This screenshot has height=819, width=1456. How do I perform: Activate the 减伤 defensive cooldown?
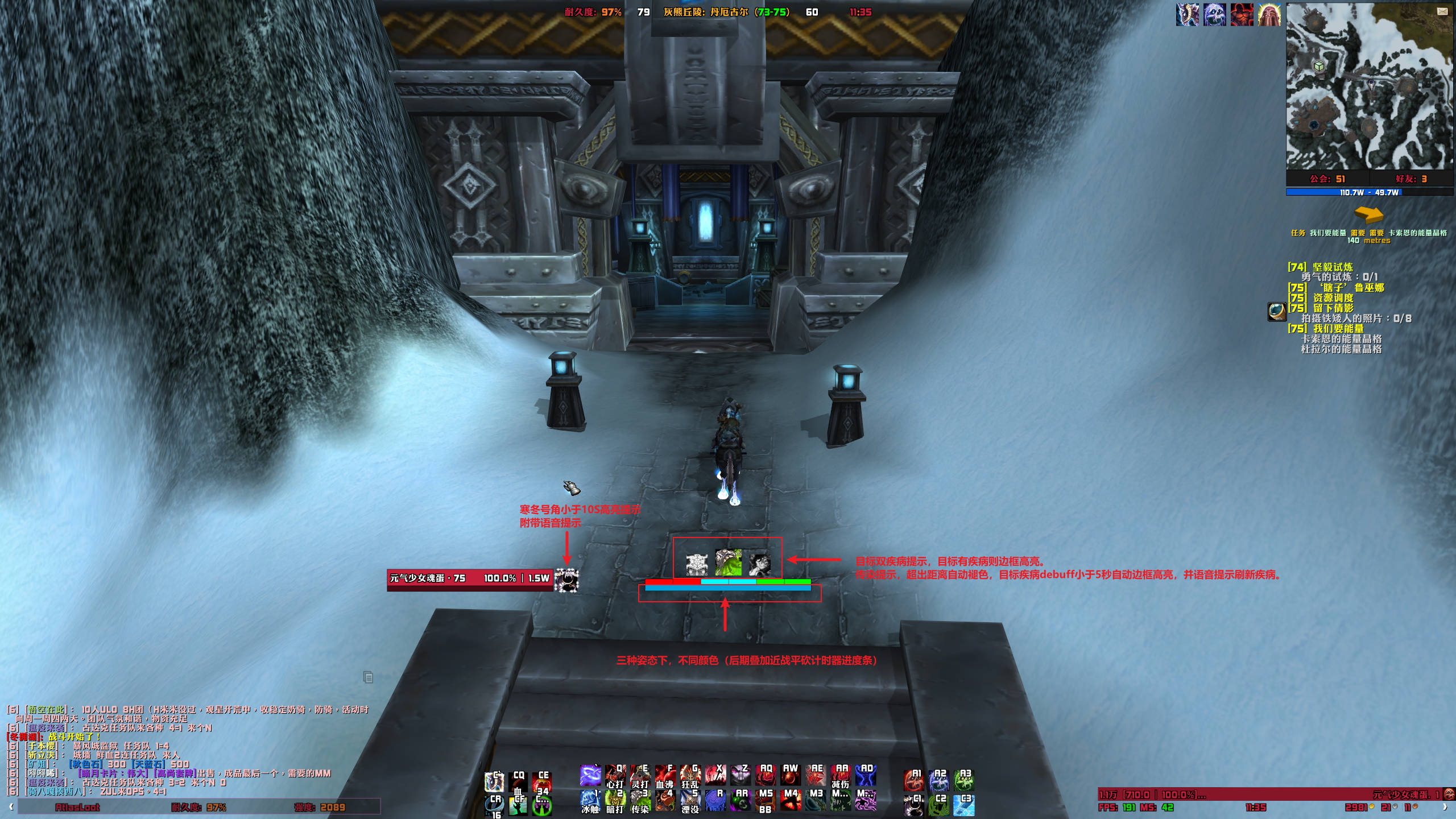pyautogui.click(x=840, y=776)
